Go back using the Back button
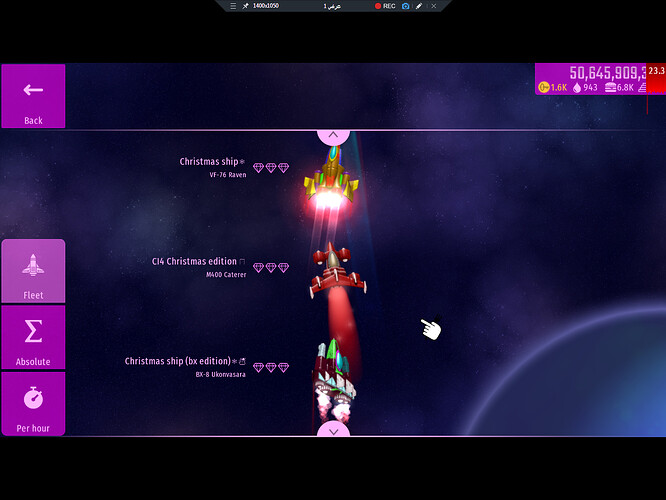The height and width of the screenshot is (500, 666). 33,97
